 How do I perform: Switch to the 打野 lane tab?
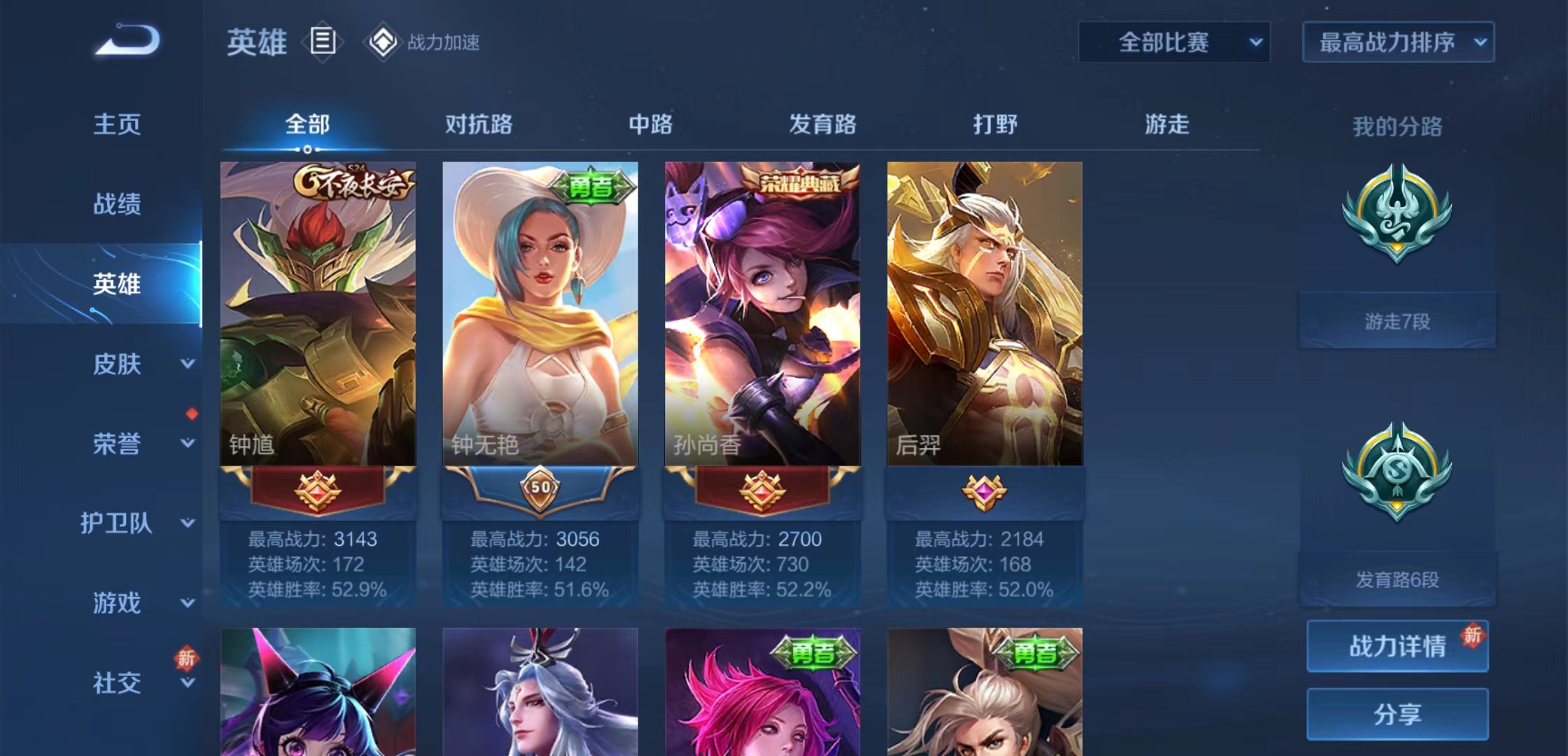click(994, 125)
